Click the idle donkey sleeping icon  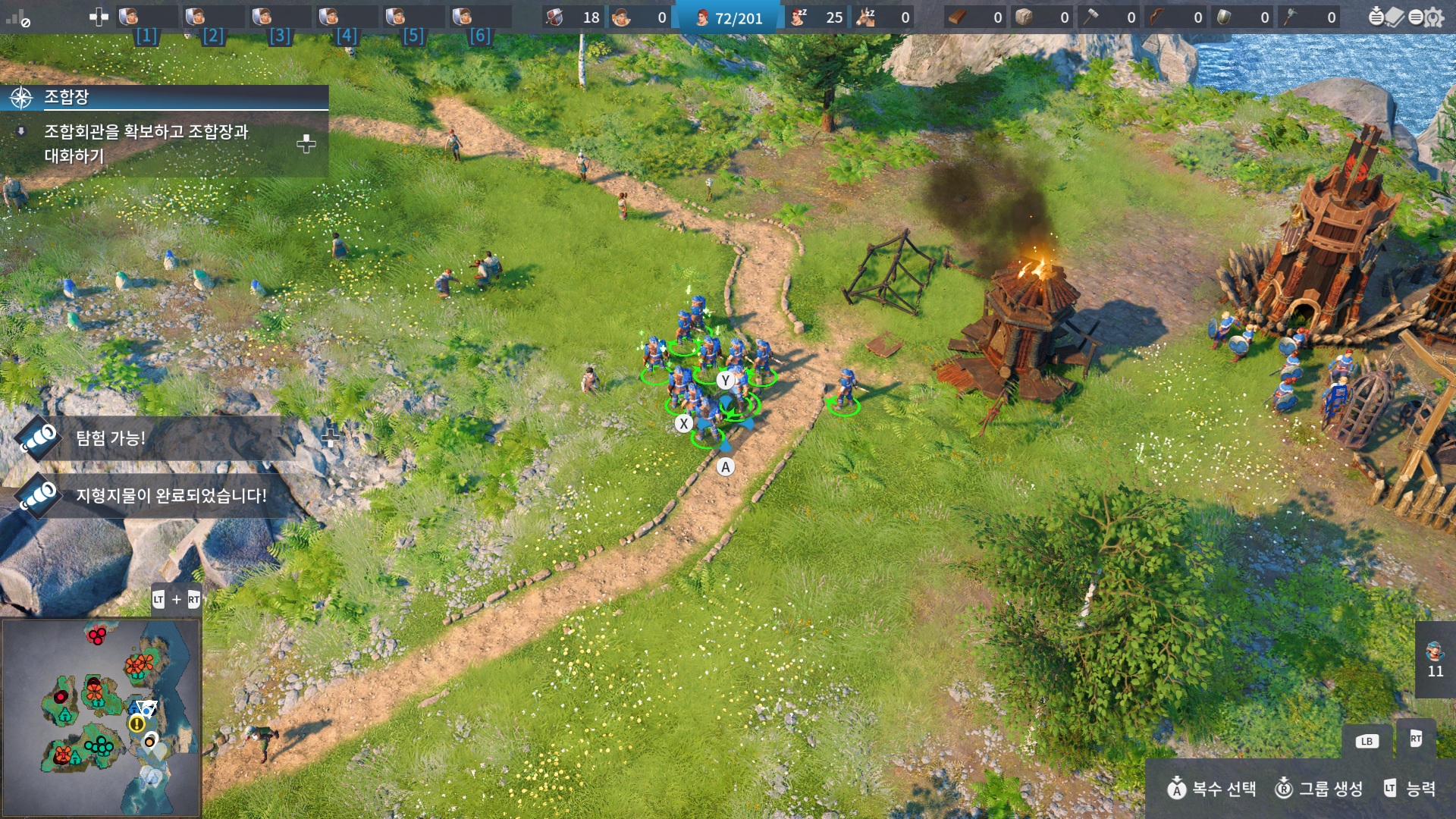[866, 17]
